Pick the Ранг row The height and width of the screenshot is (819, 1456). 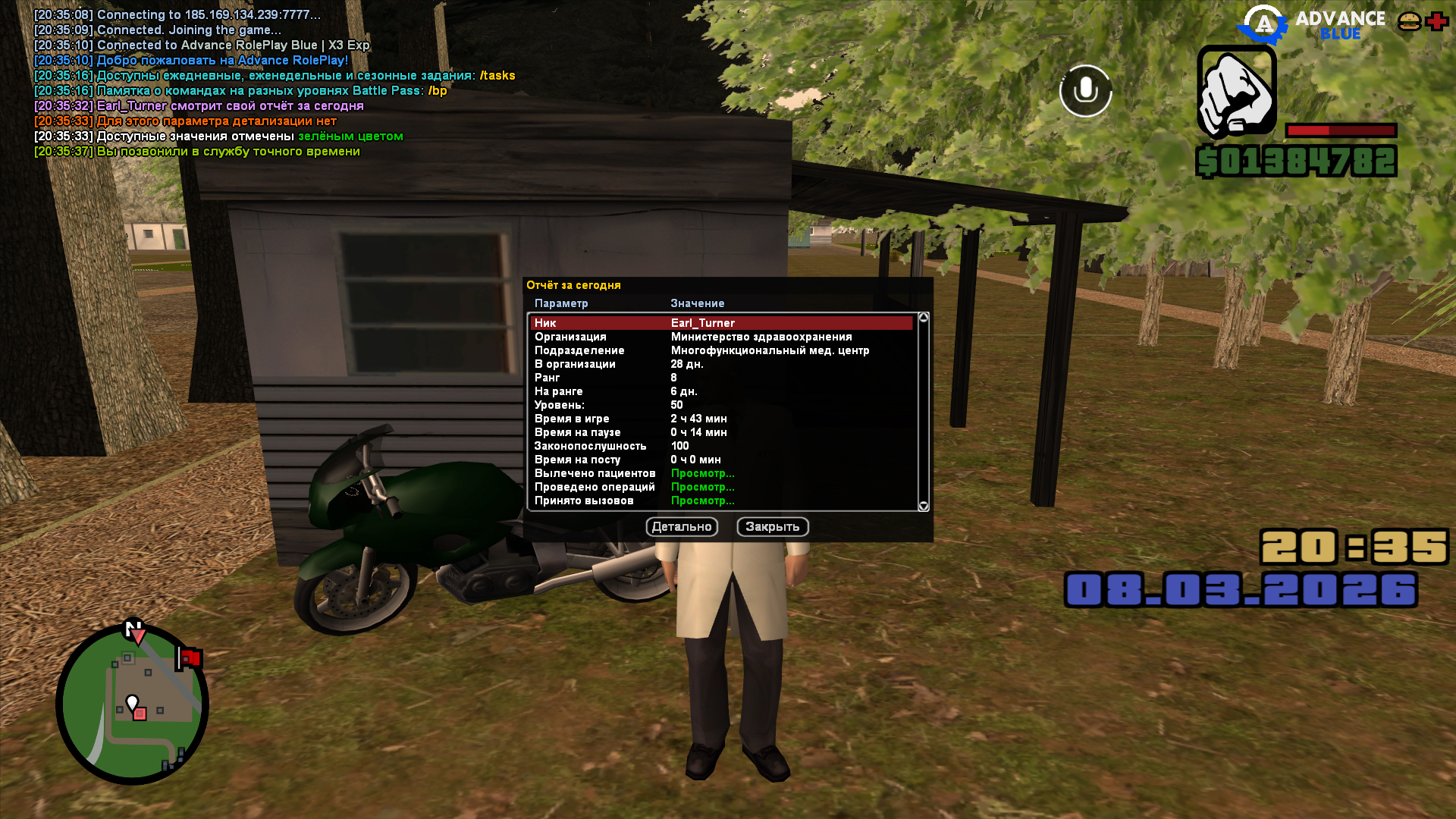tap(720, 378)
